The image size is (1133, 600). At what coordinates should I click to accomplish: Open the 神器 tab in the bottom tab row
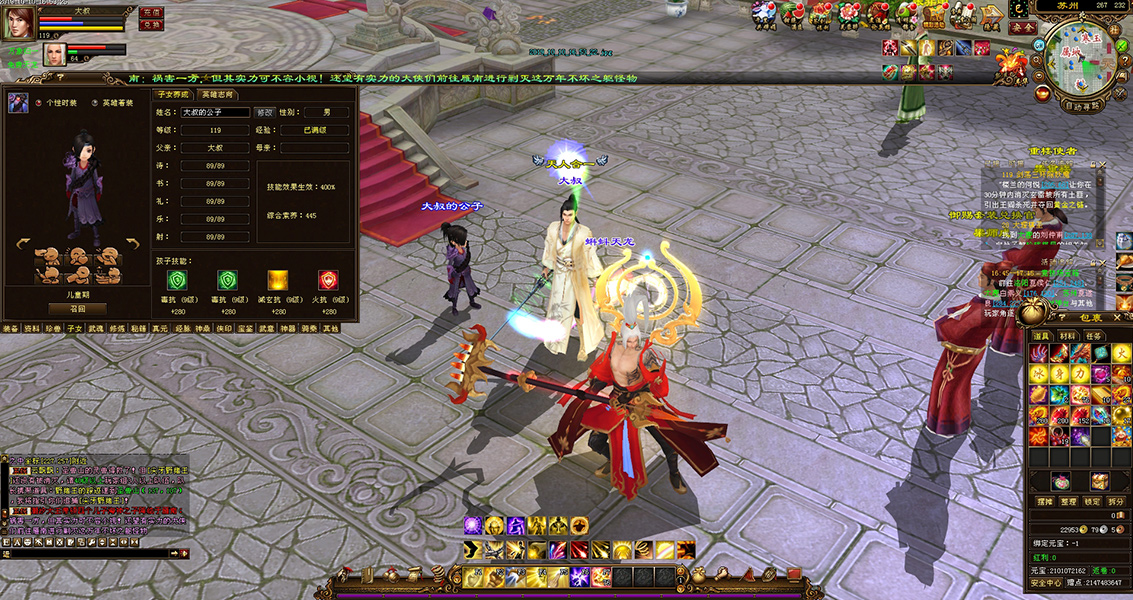[289, 328]
